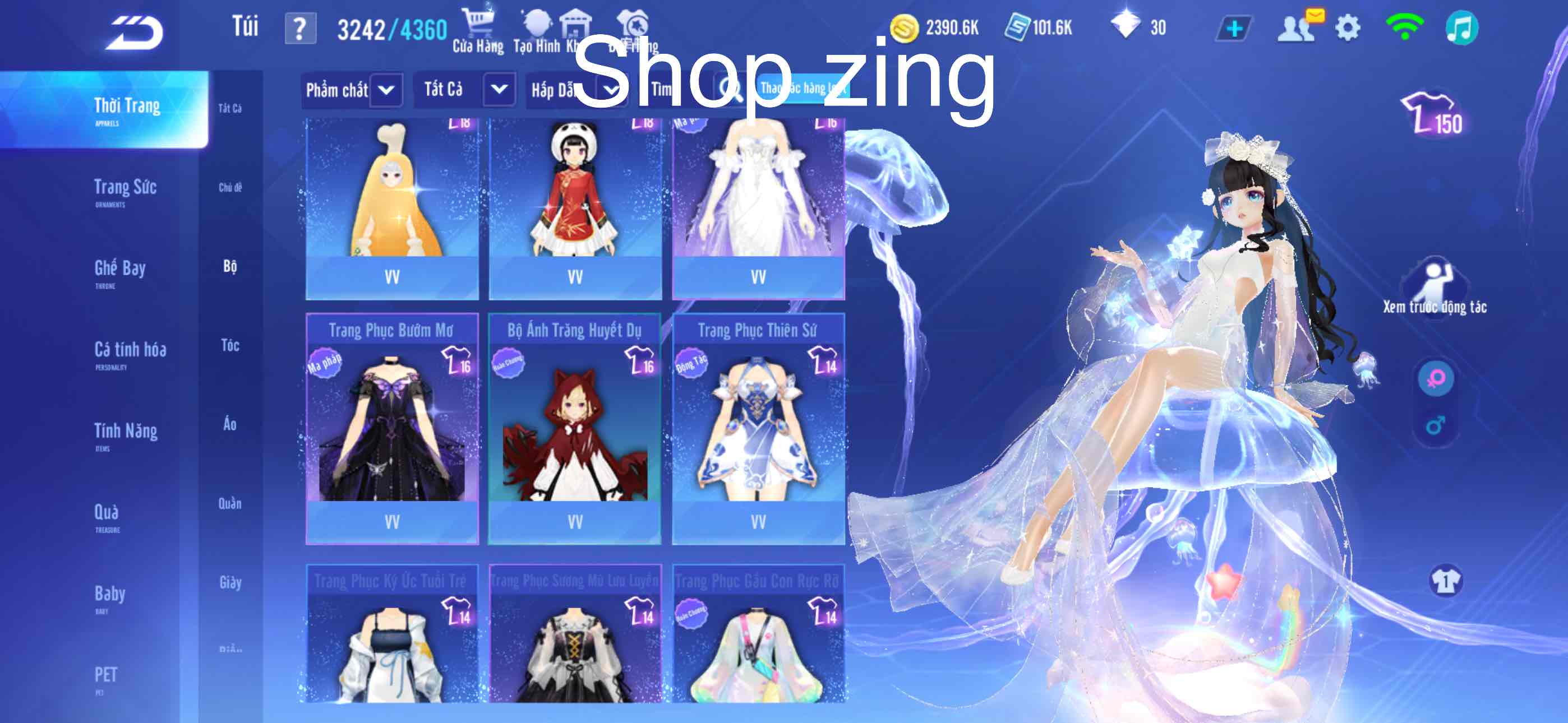Open the question mark help button
This screenshot has height=723, width=1568.
click(300, 29)
